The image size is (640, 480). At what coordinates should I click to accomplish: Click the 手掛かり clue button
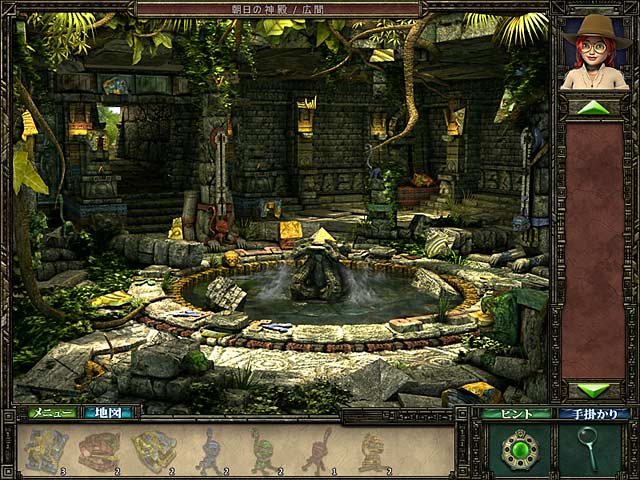[594, 413]
